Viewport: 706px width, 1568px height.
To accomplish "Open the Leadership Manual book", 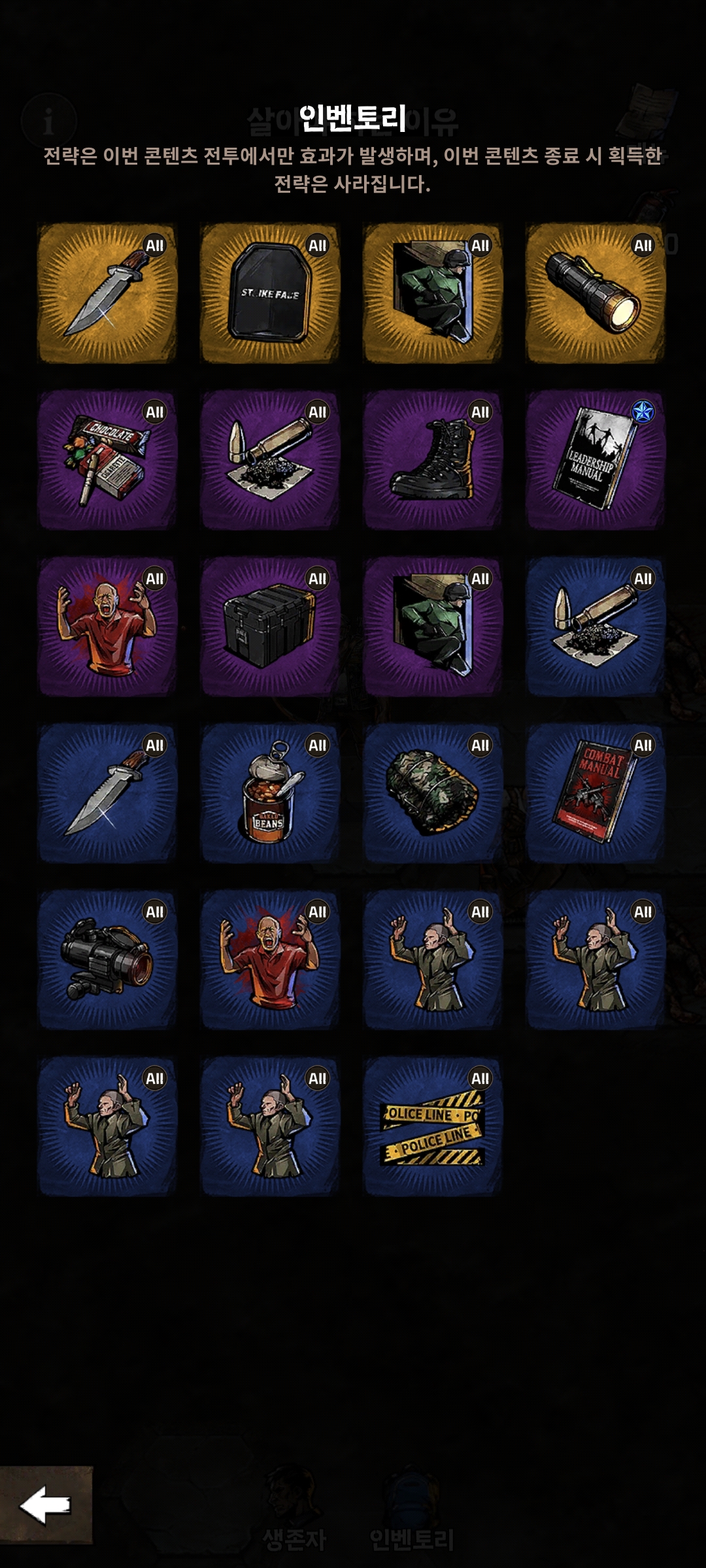I will [596, 460].
